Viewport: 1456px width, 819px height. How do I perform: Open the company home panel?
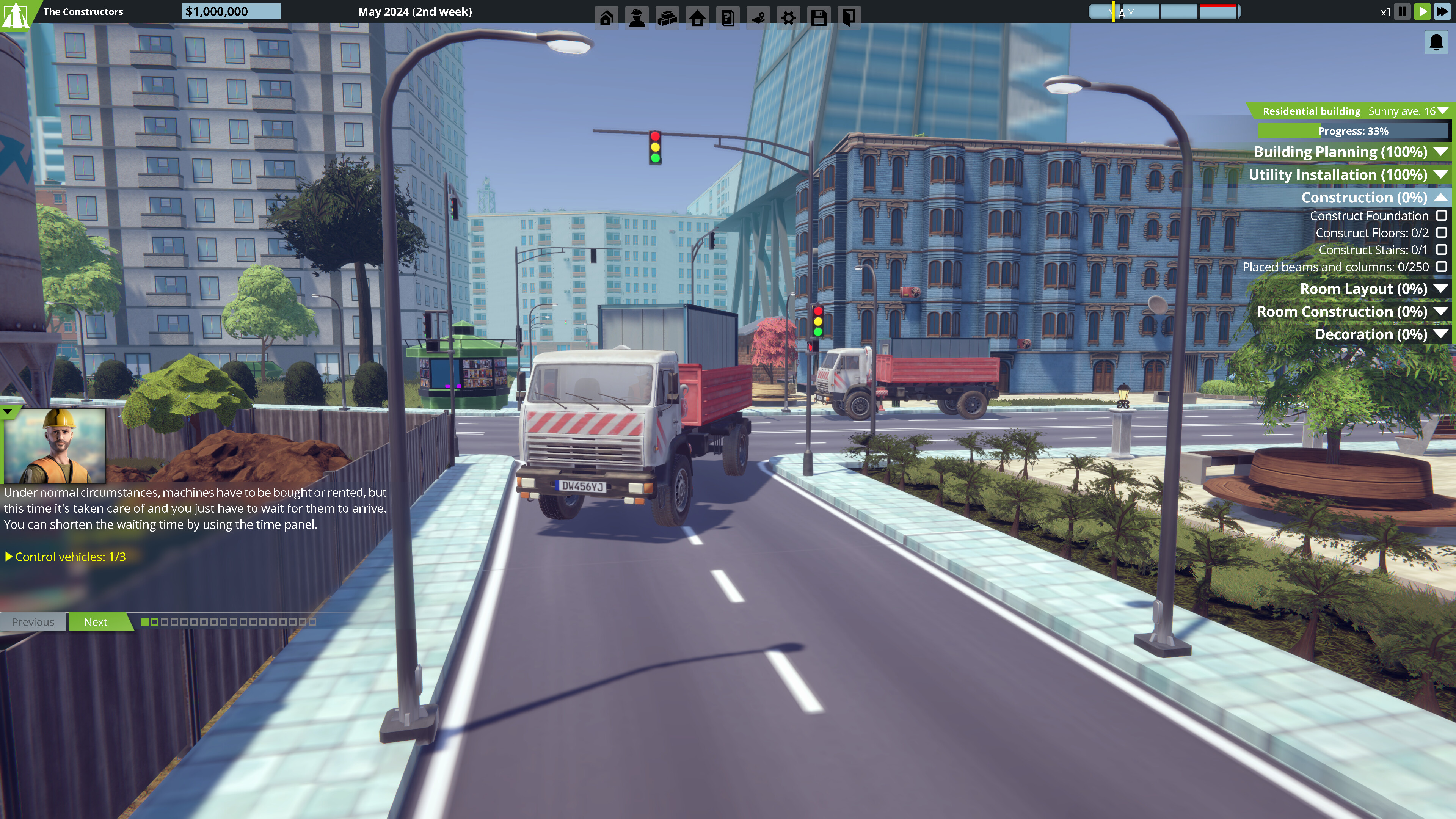pos(607,17)
